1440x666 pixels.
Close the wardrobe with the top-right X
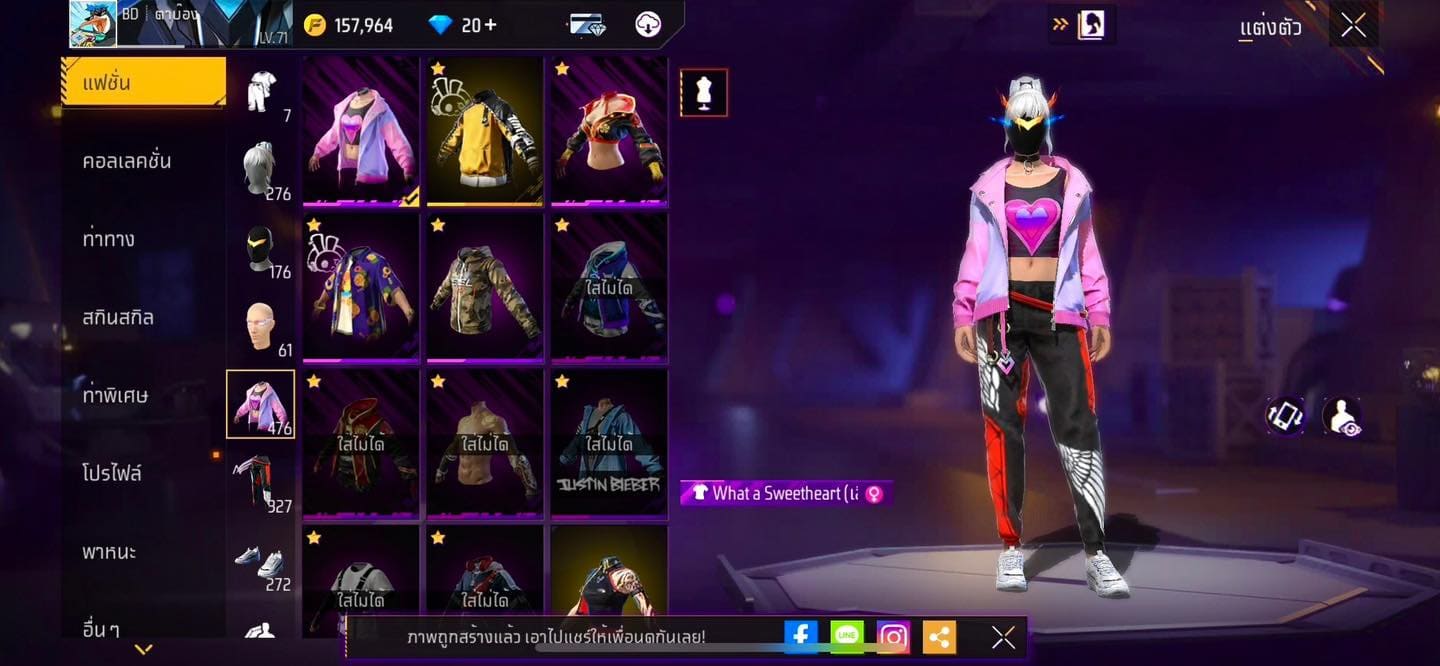click(x=1353, y=26)
